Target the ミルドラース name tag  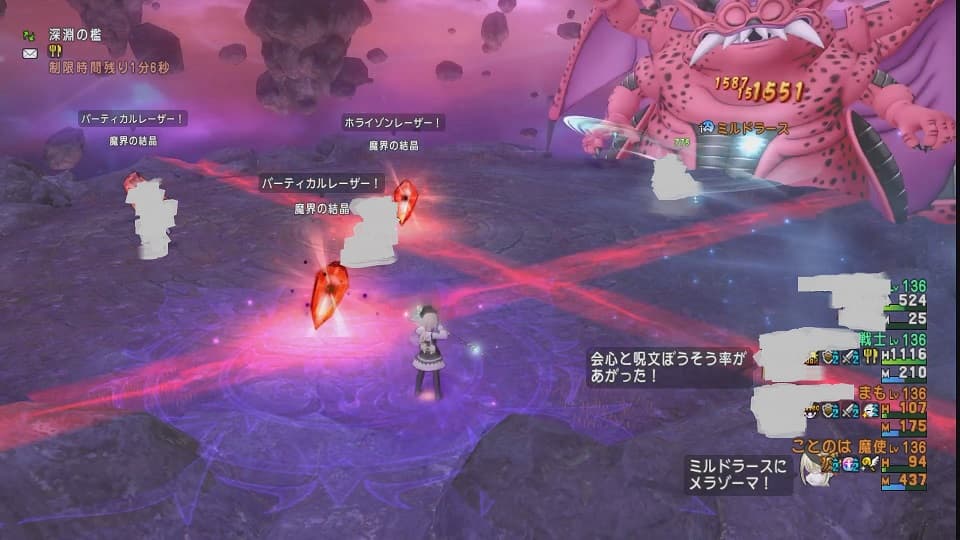[x=753, y=129]
